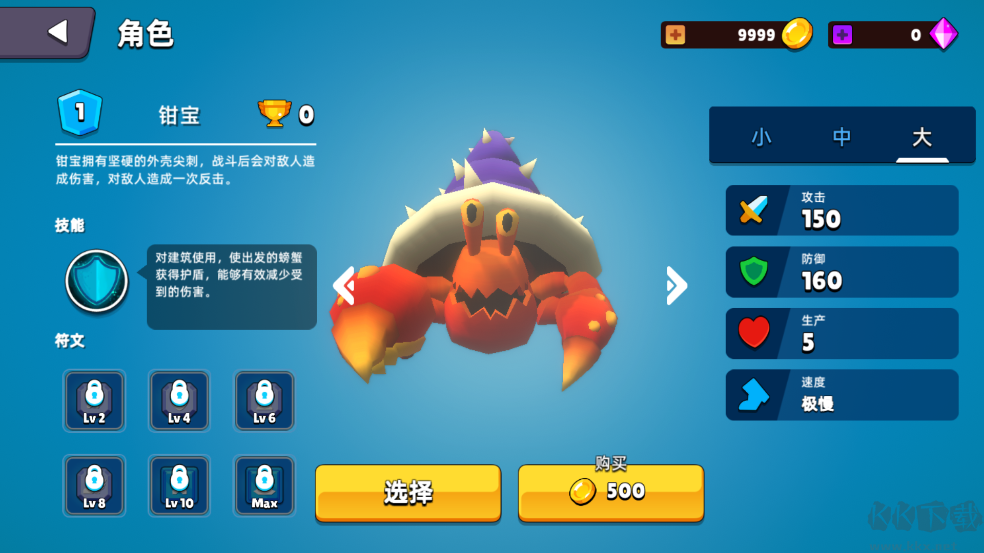Choose the locked Lv 10 rune slot

click(179, 486)
